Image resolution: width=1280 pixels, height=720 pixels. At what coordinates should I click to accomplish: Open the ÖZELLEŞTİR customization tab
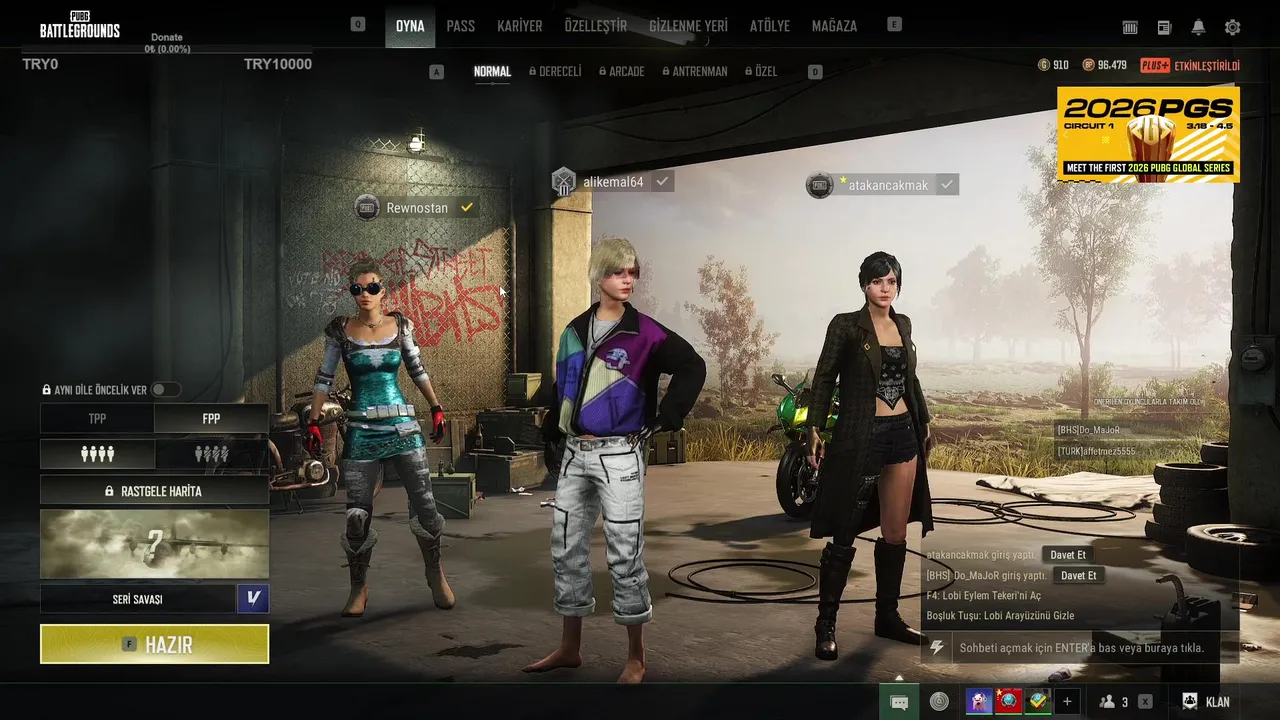(595, 26)
